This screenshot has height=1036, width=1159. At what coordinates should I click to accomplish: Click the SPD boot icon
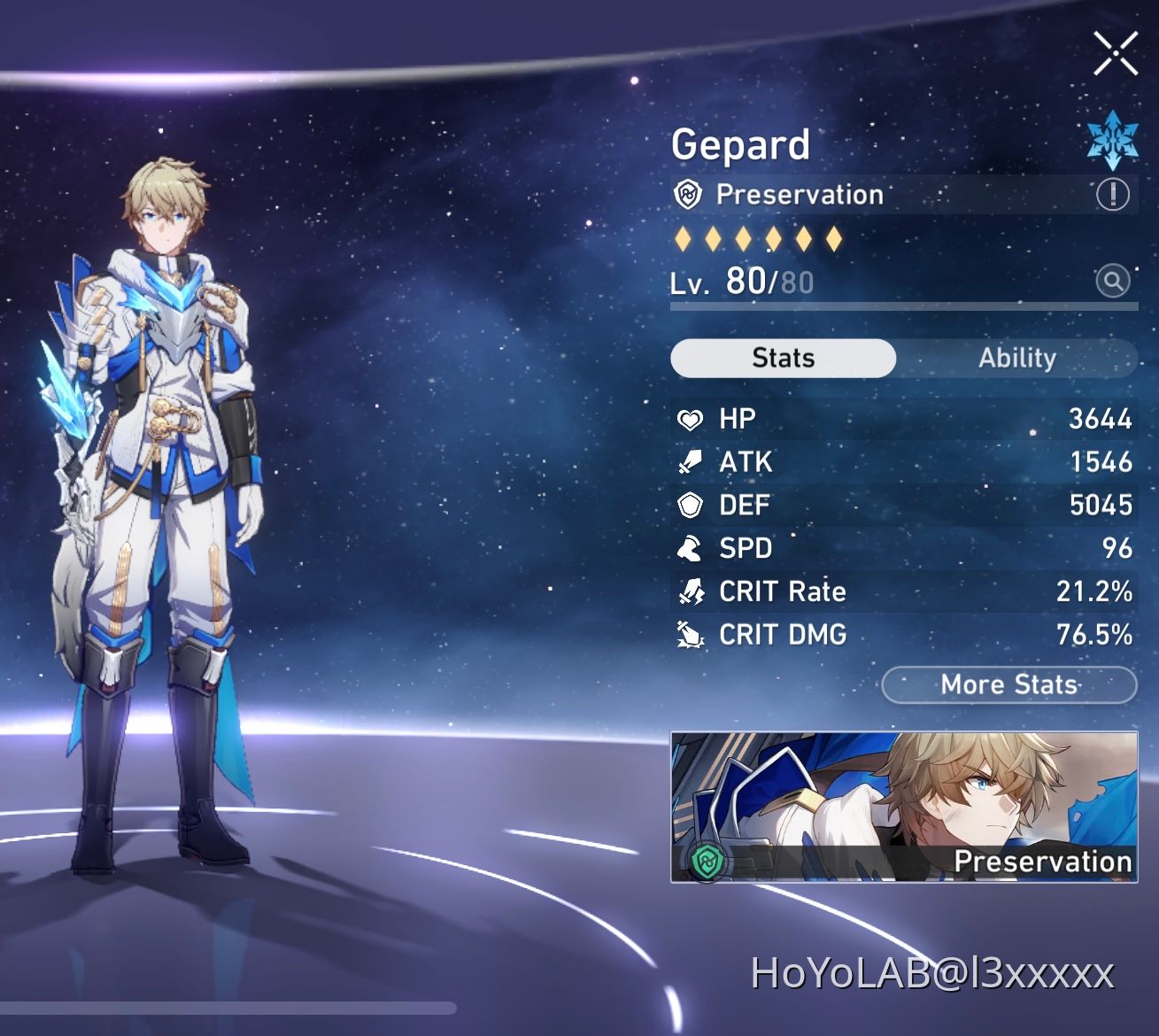(687, 548)
